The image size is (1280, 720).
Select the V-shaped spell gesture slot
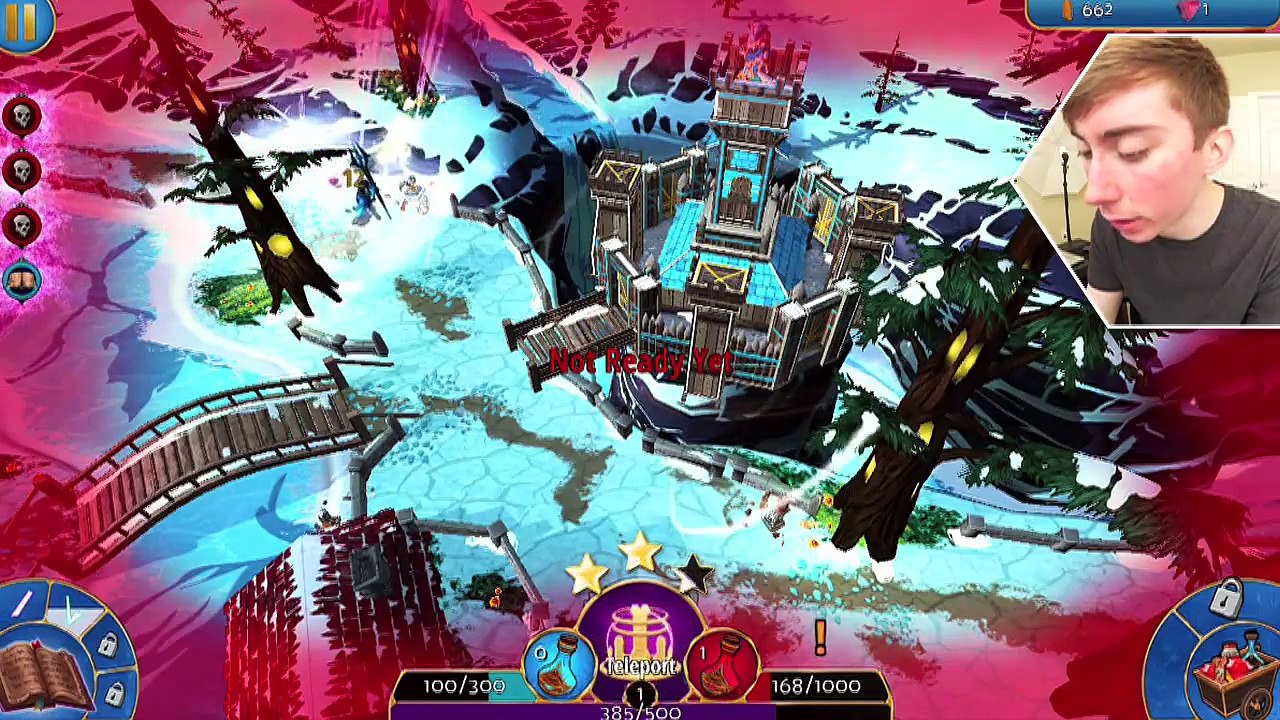point(72,611)
